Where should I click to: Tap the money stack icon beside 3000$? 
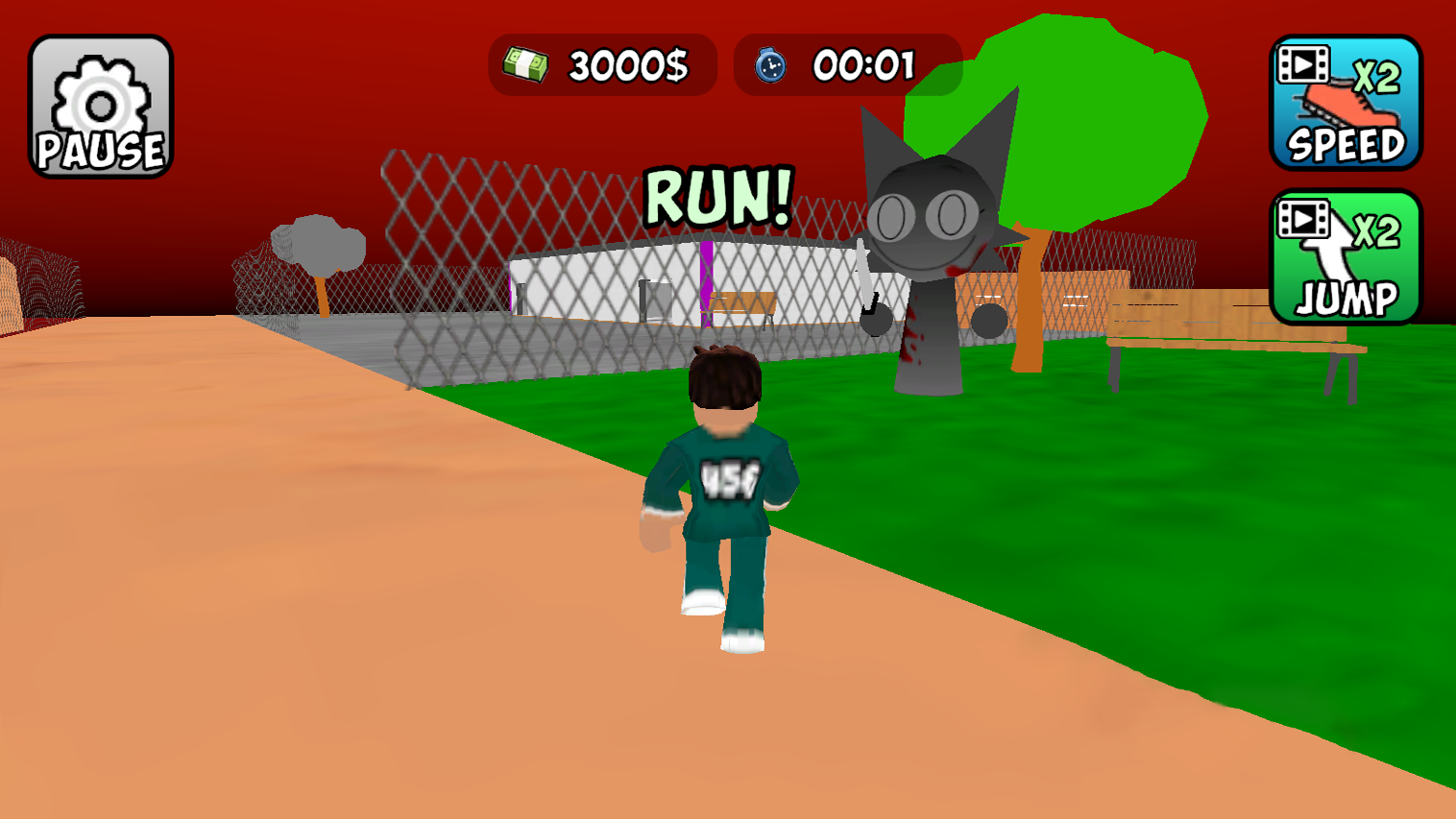pyautogui.click(x=524, y=62)
